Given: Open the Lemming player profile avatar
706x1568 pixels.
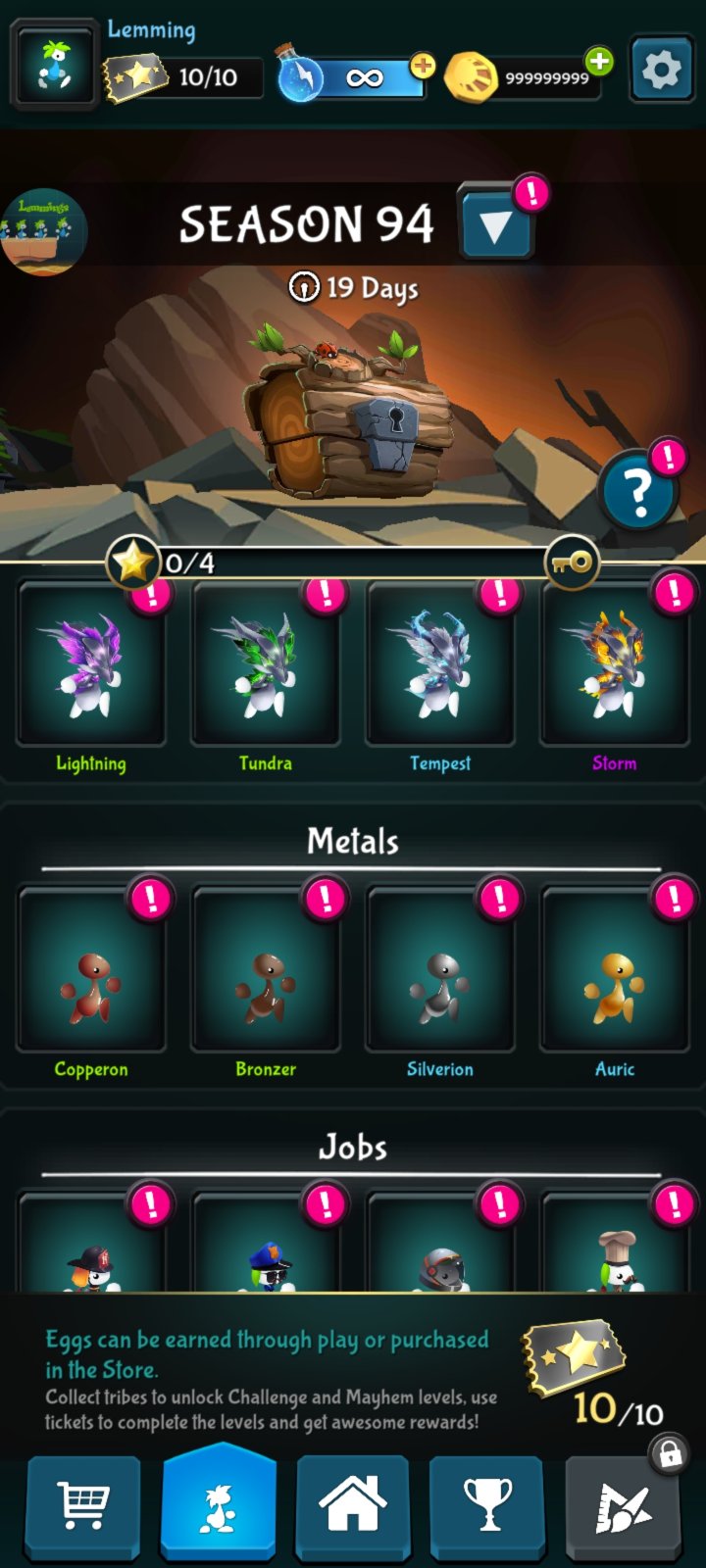Looking at the screenshot, I should (x=54, y=68).
